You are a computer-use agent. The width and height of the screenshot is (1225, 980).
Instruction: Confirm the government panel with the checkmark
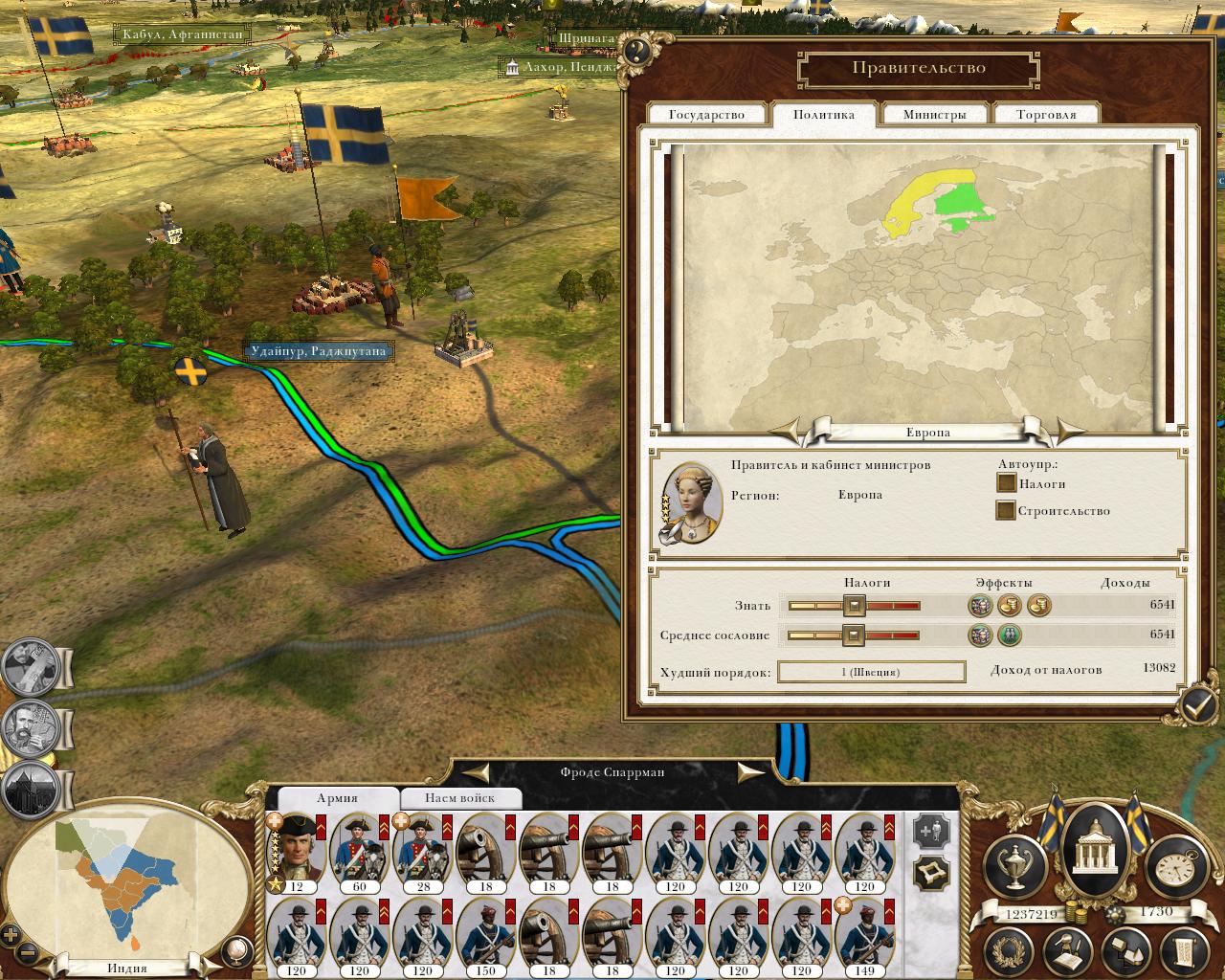[1197, 705]
